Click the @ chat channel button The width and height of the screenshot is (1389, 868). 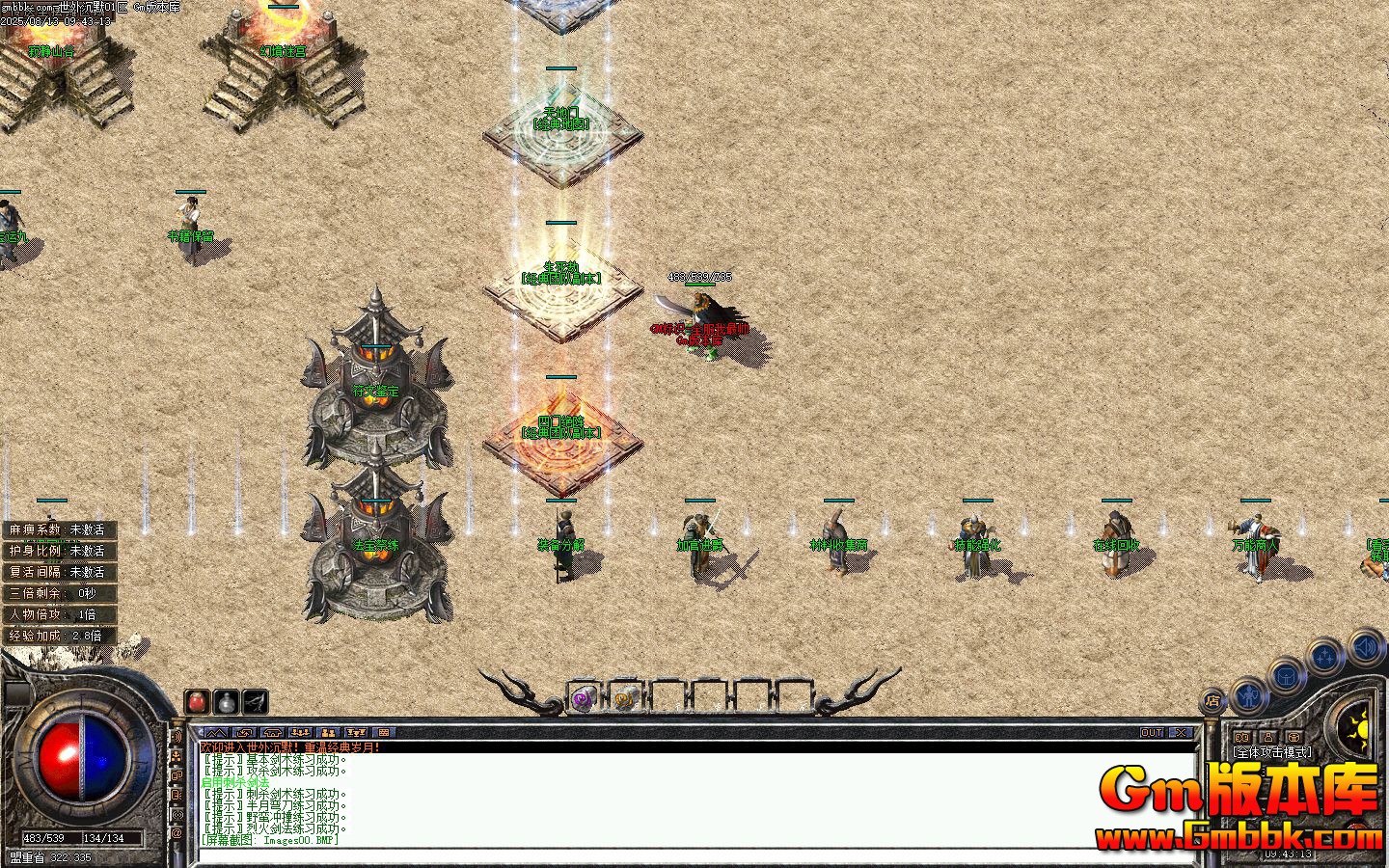click(x=177, y=832)
